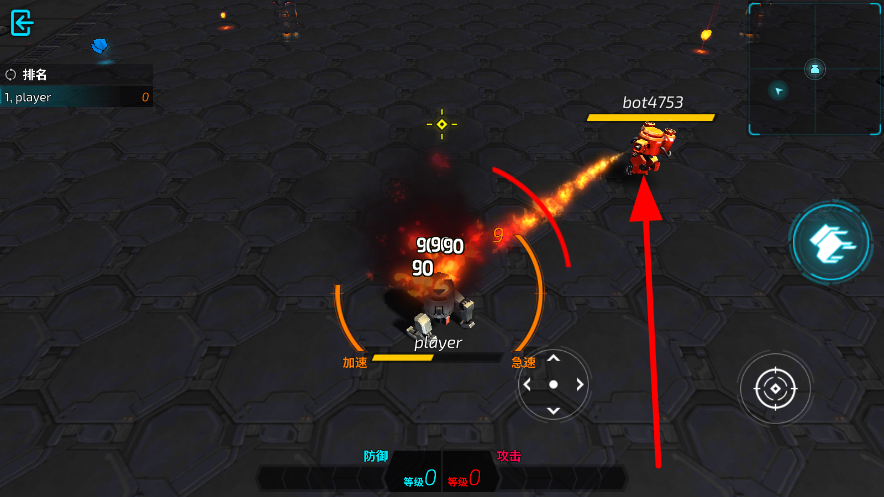Activate the glowing blue dash skill
Viewport: 884px width, 497px height.
829,241
